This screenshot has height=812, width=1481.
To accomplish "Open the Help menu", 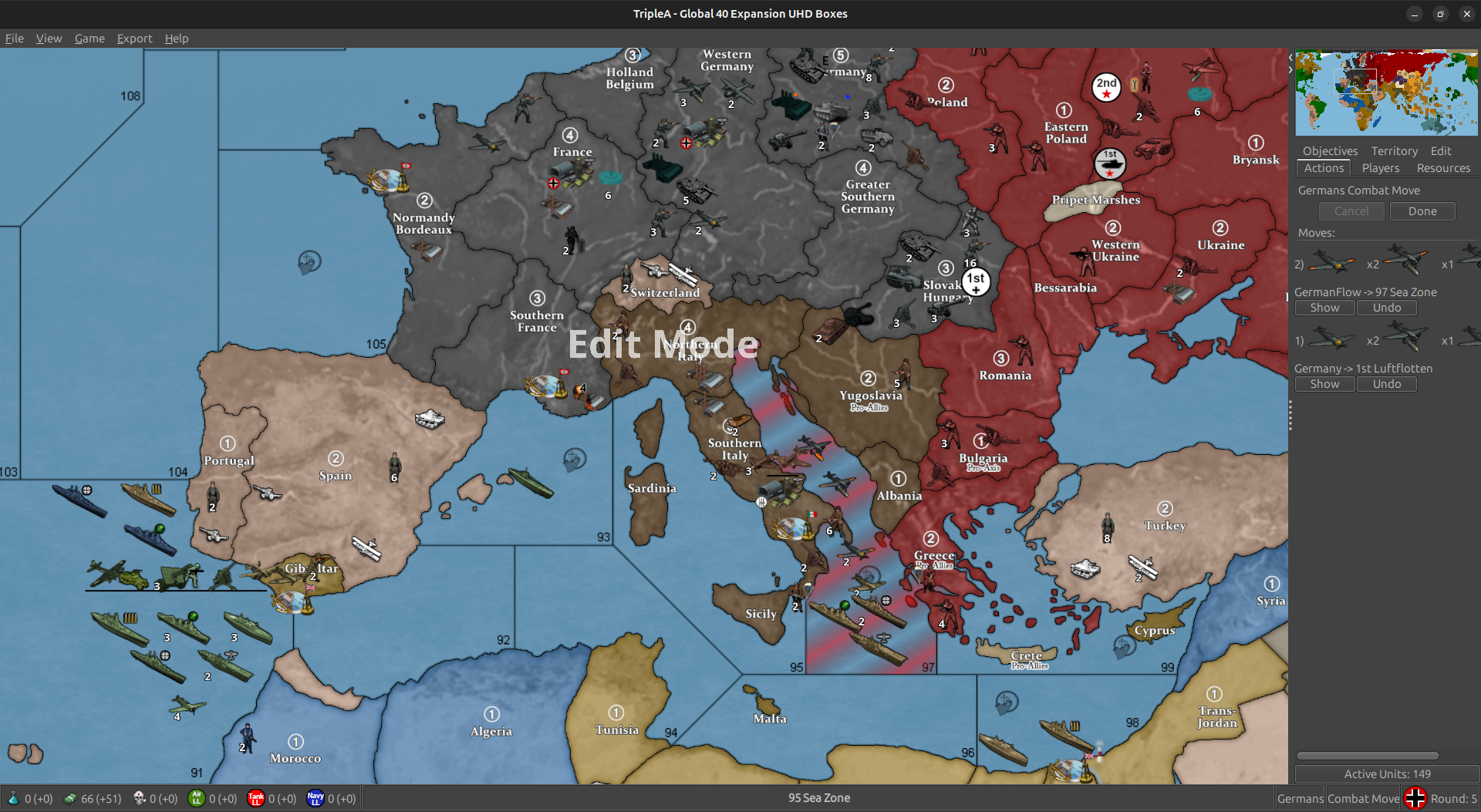I will pos(176,39).
